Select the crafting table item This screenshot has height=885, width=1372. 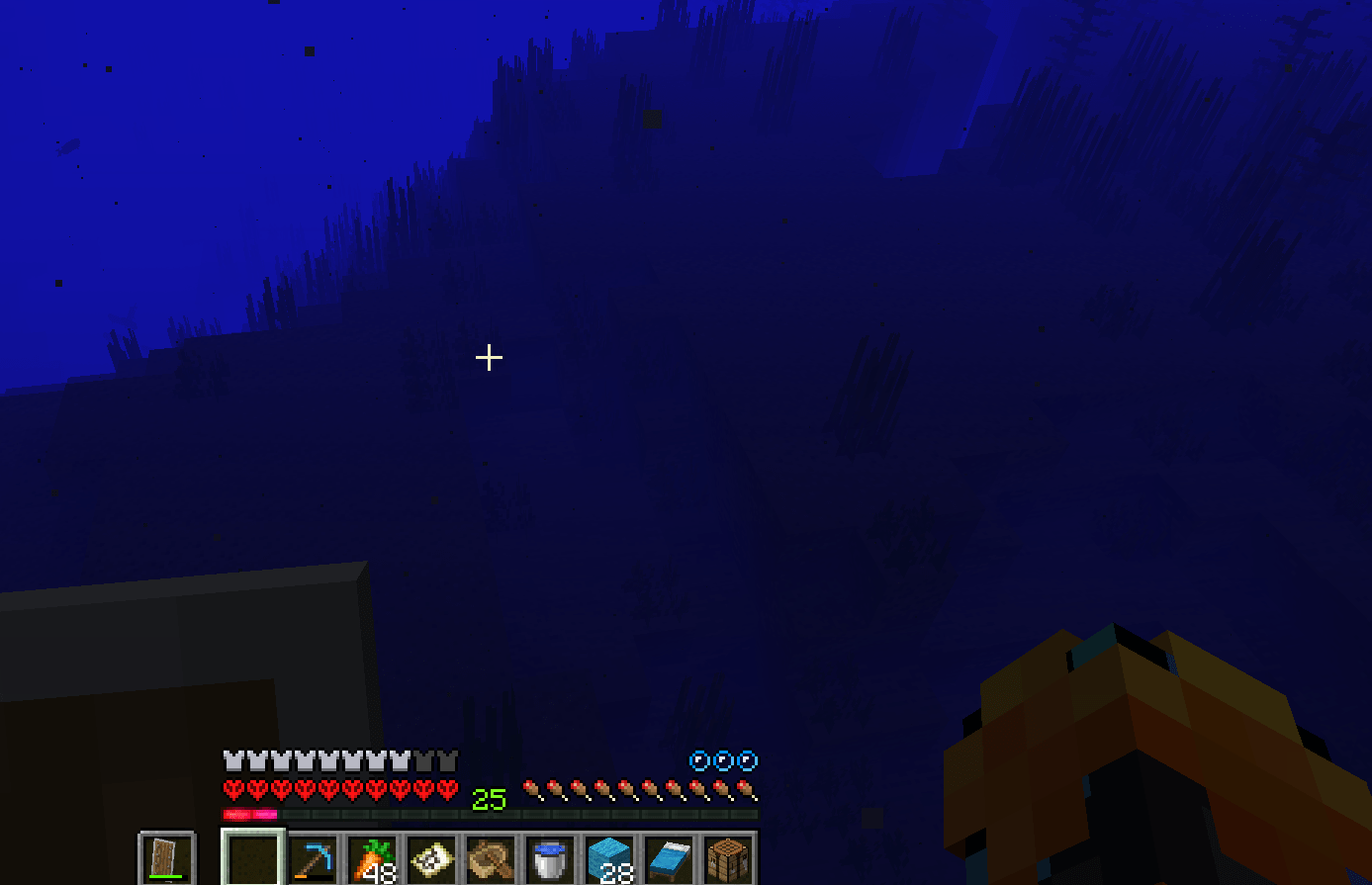pyautogui.click(x=730, y=858)
